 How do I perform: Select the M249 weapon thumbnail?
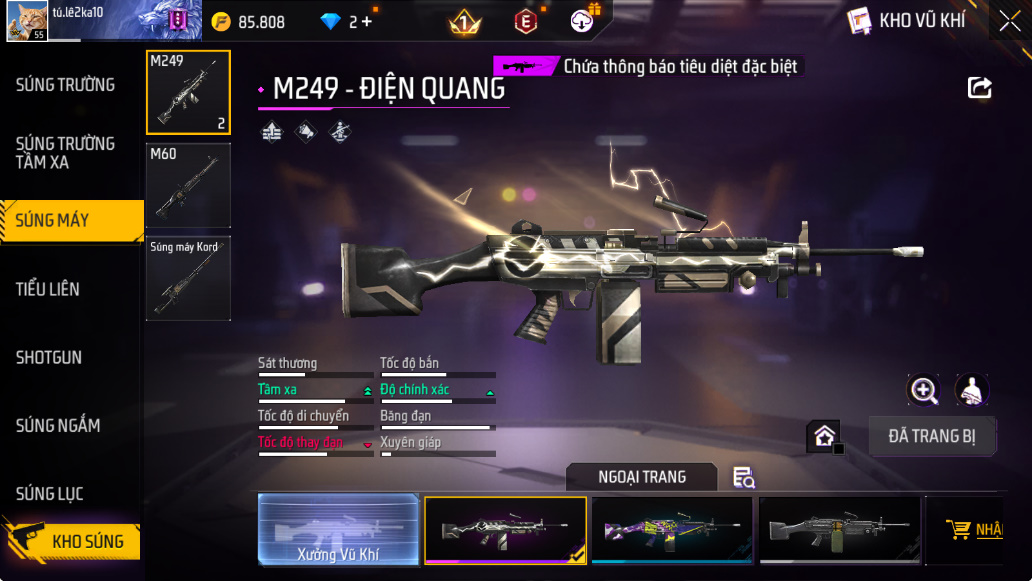188,92
